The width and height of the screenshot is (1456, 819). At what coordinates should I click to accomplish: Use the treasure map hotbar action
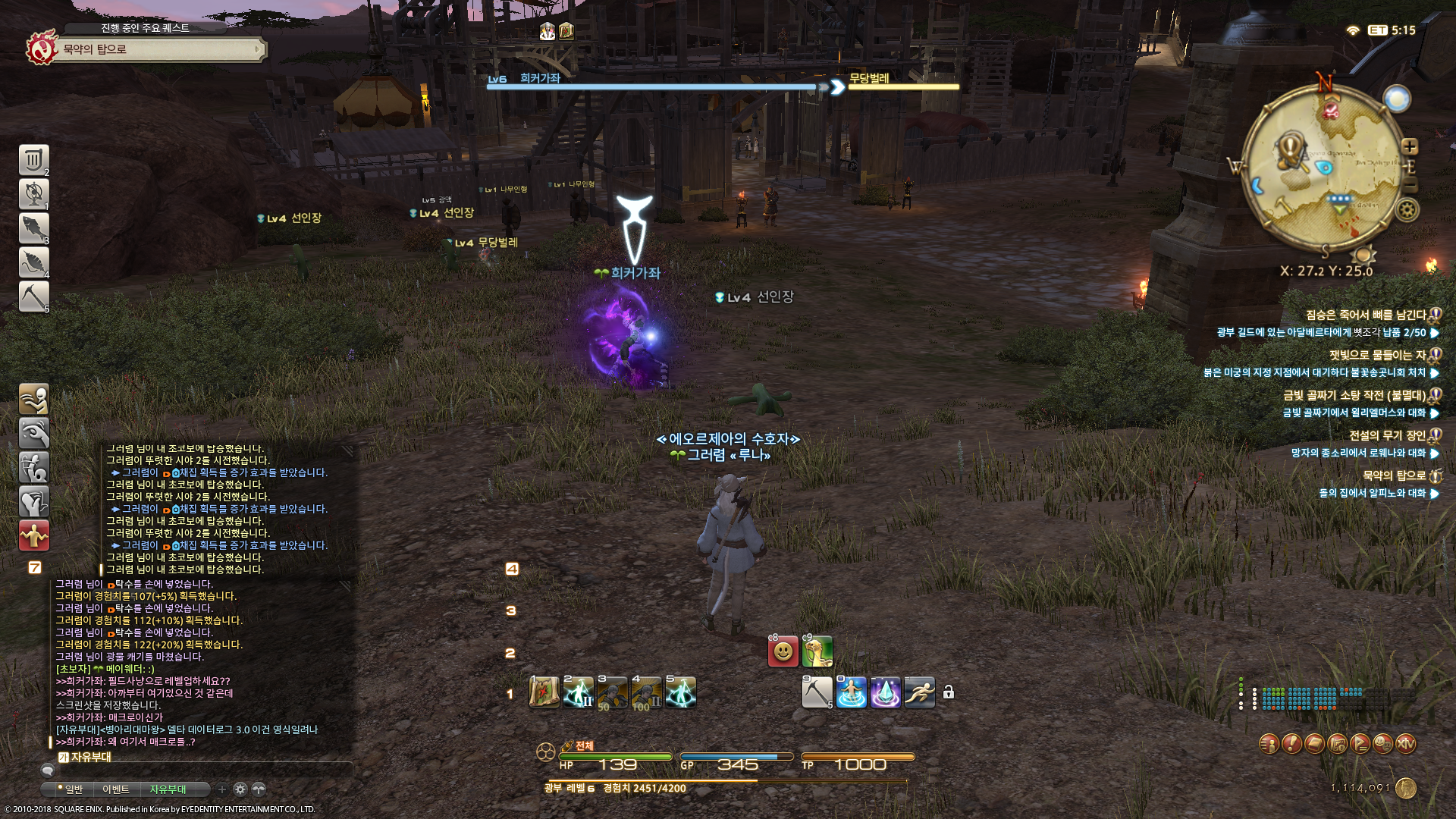click(x=544, y=692)
